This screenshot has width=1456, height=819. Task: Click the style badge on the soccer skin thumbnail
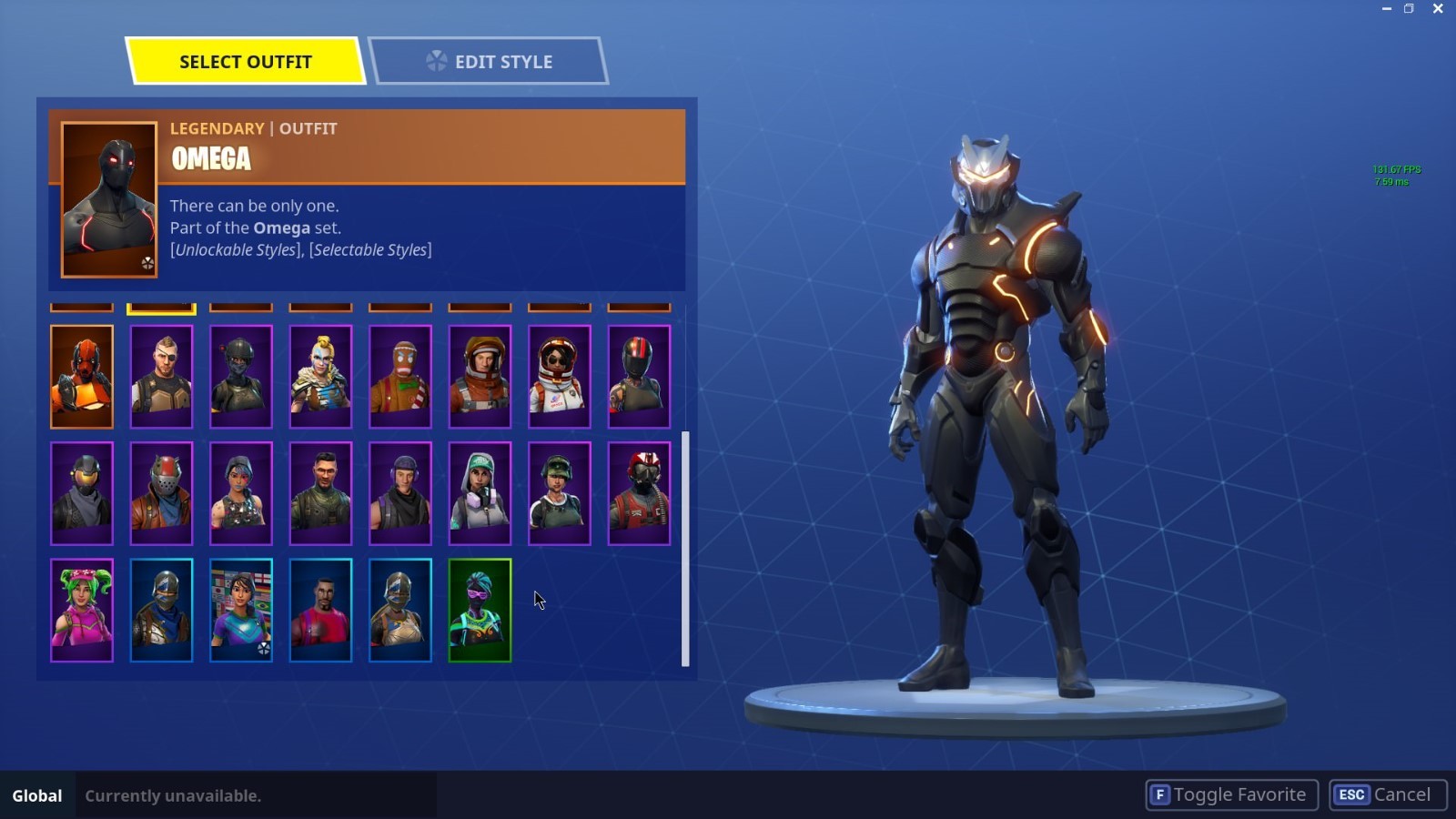tap(265, 648)
